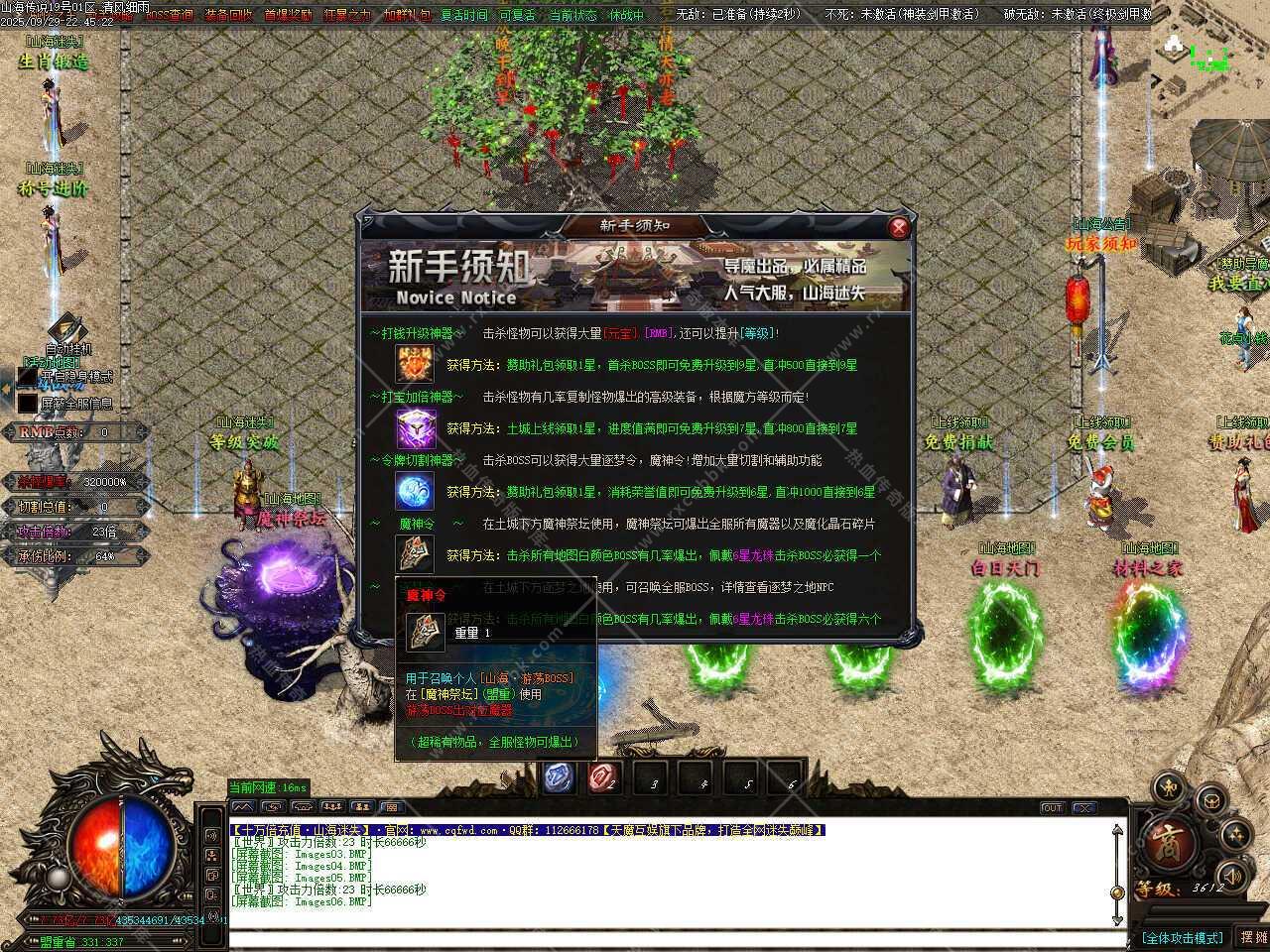Tick the 屏蔽全服信息 checkbox
Viewport: 1270px width, 952px height.
click(x=27, y=403)
